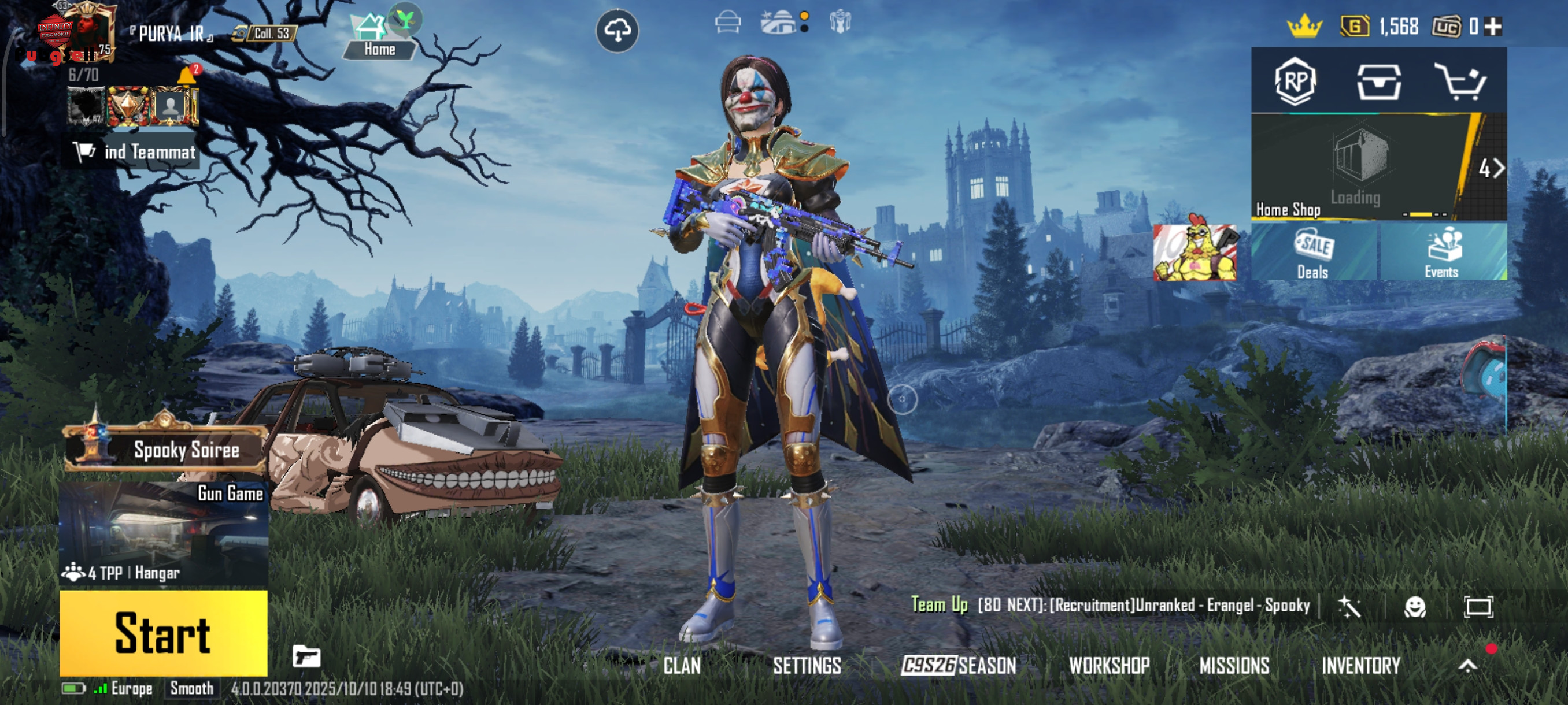Open the Clan menu
This screenshot has width=1568, height=705.
click(x=682, y=666)
